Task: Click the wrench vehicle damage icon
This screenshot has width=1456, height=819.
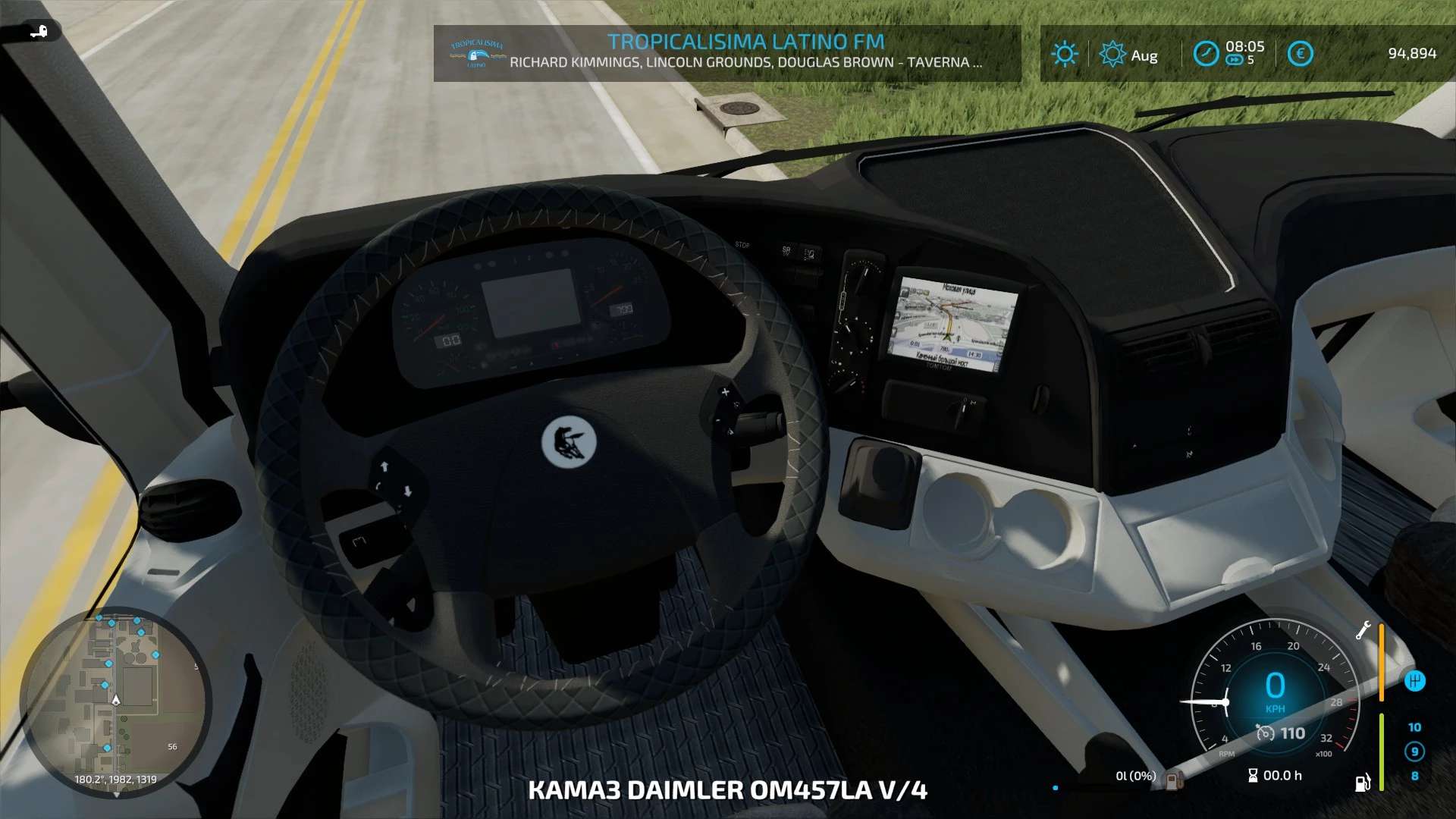Action: coord(1363,630)
